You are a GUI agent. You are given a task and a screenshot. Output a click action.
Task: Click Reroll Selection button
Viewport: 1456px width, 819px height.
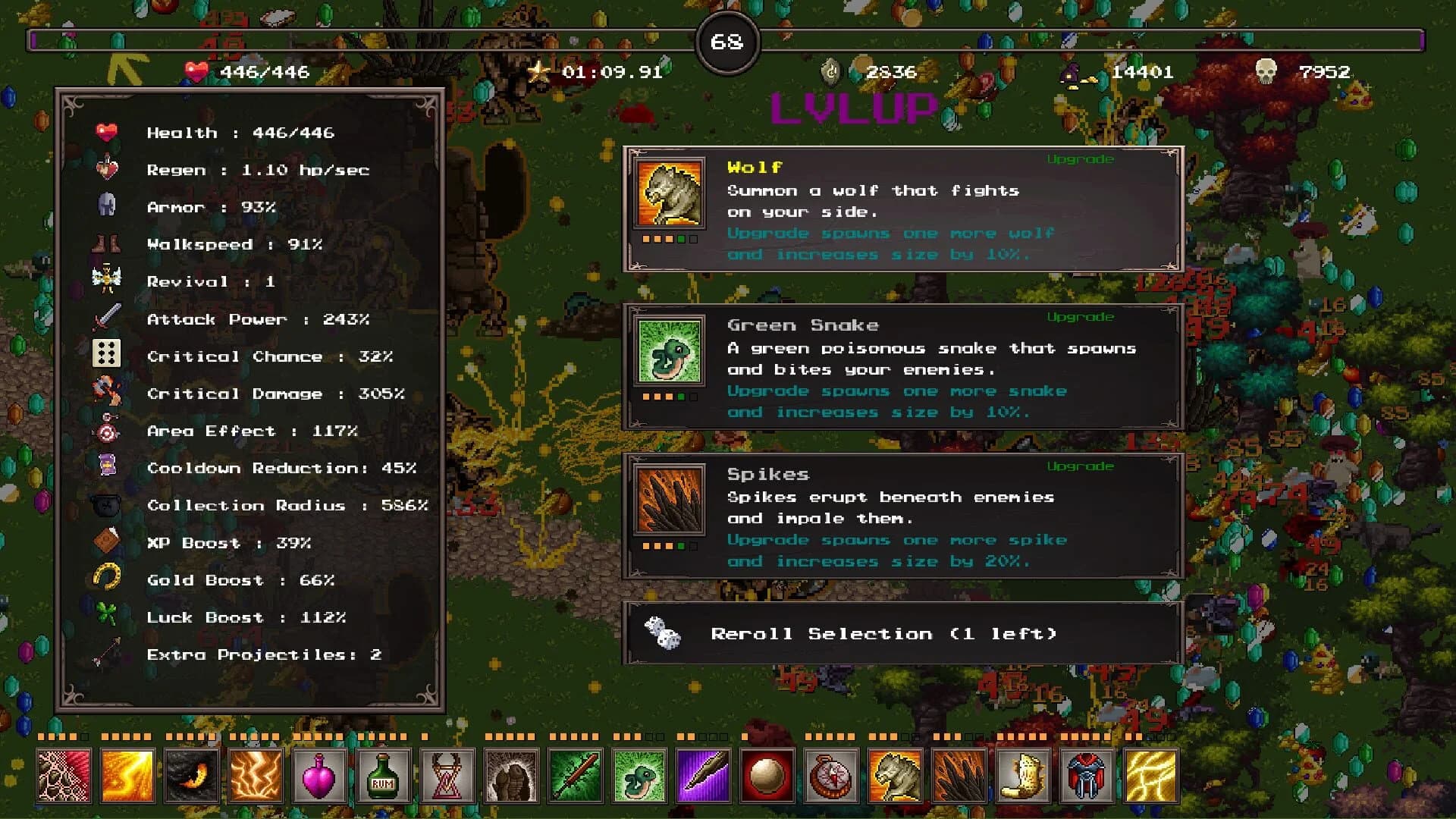(902, 633)
